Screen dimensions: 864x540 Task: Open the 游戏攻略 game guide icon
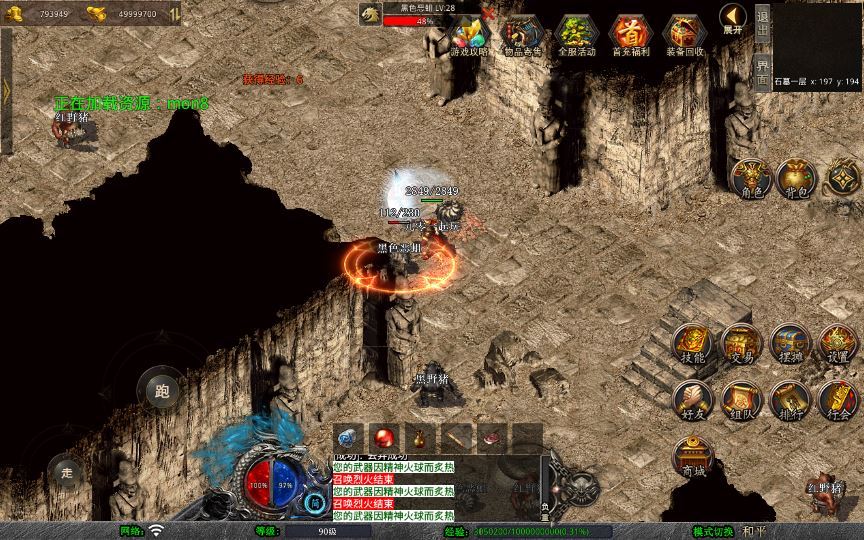[x=468, y=35]
